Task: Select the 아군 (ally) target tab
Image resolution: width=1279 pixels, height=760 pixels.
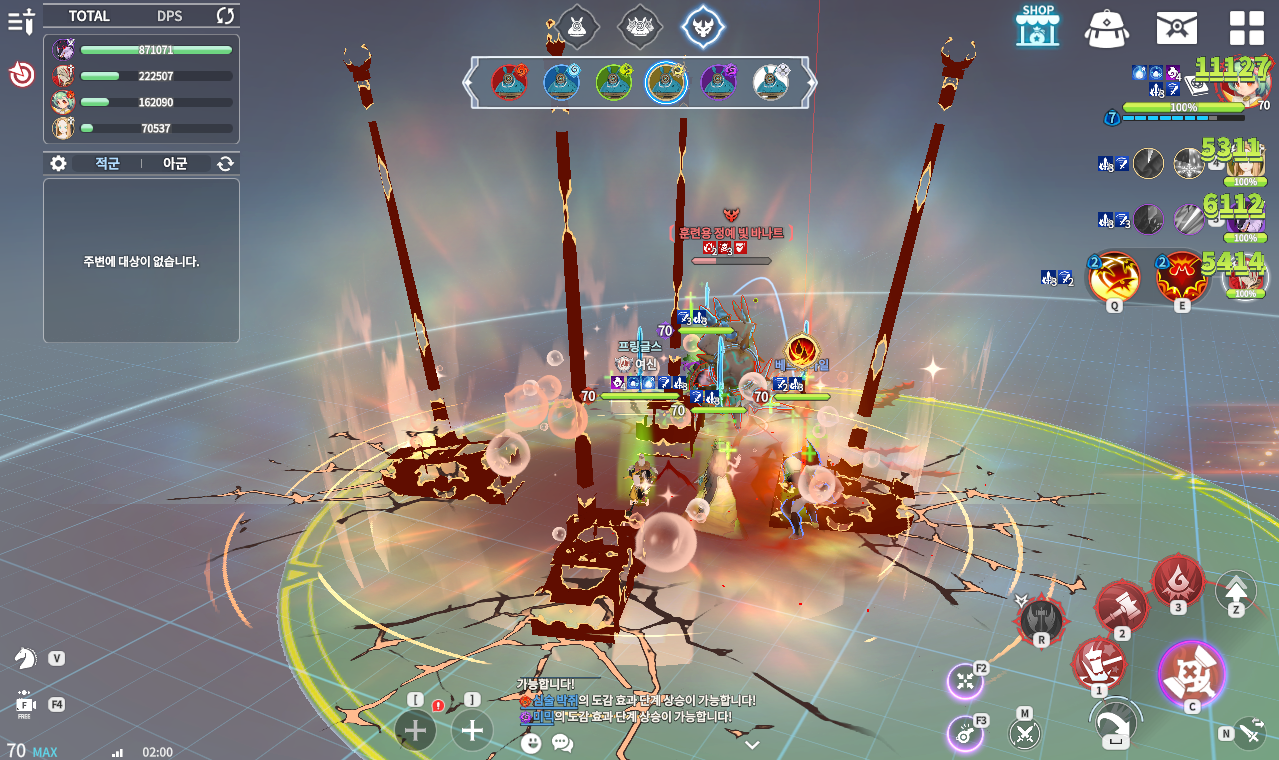Action: (x=175, y=163)
